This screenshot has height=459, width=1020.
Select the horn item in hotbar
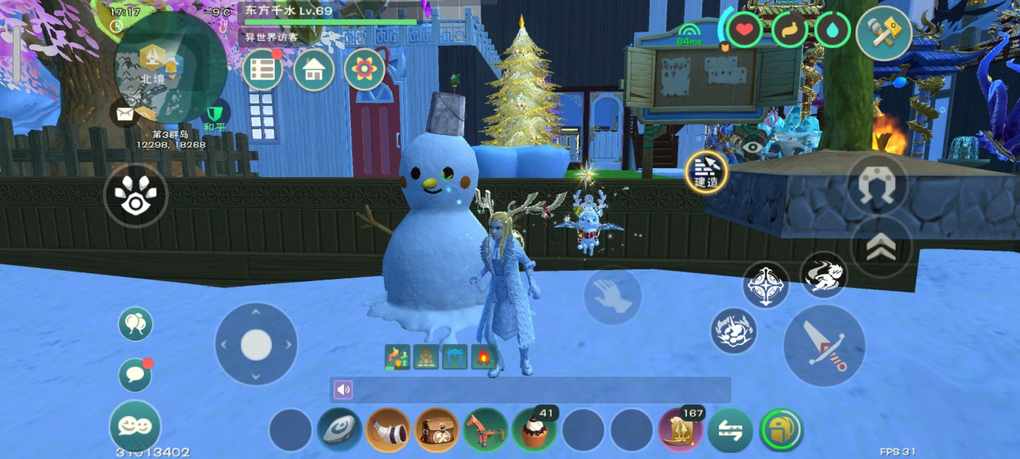tap(388, 430)
